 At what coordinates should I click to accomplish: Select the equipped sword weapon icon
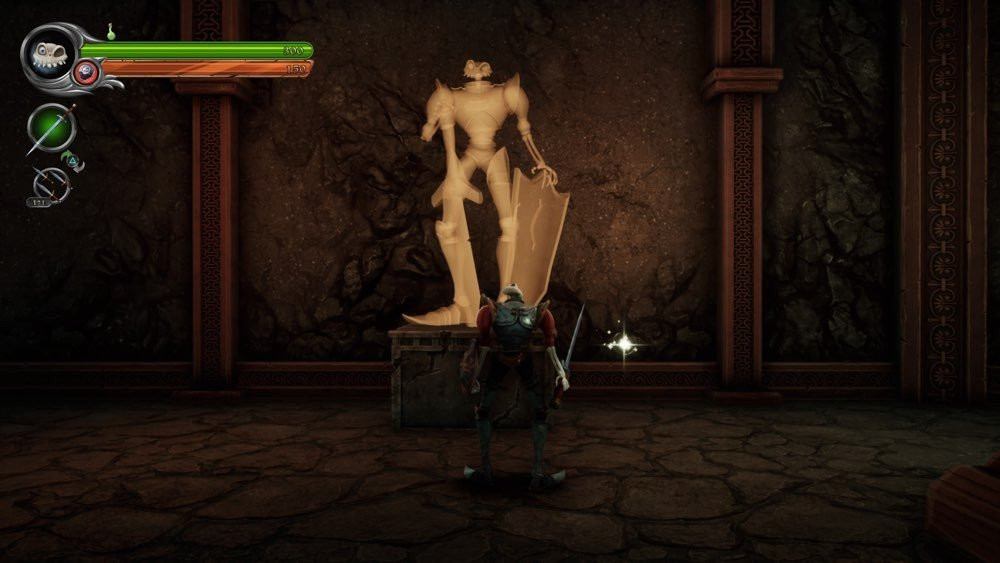(x=51, y=127)
